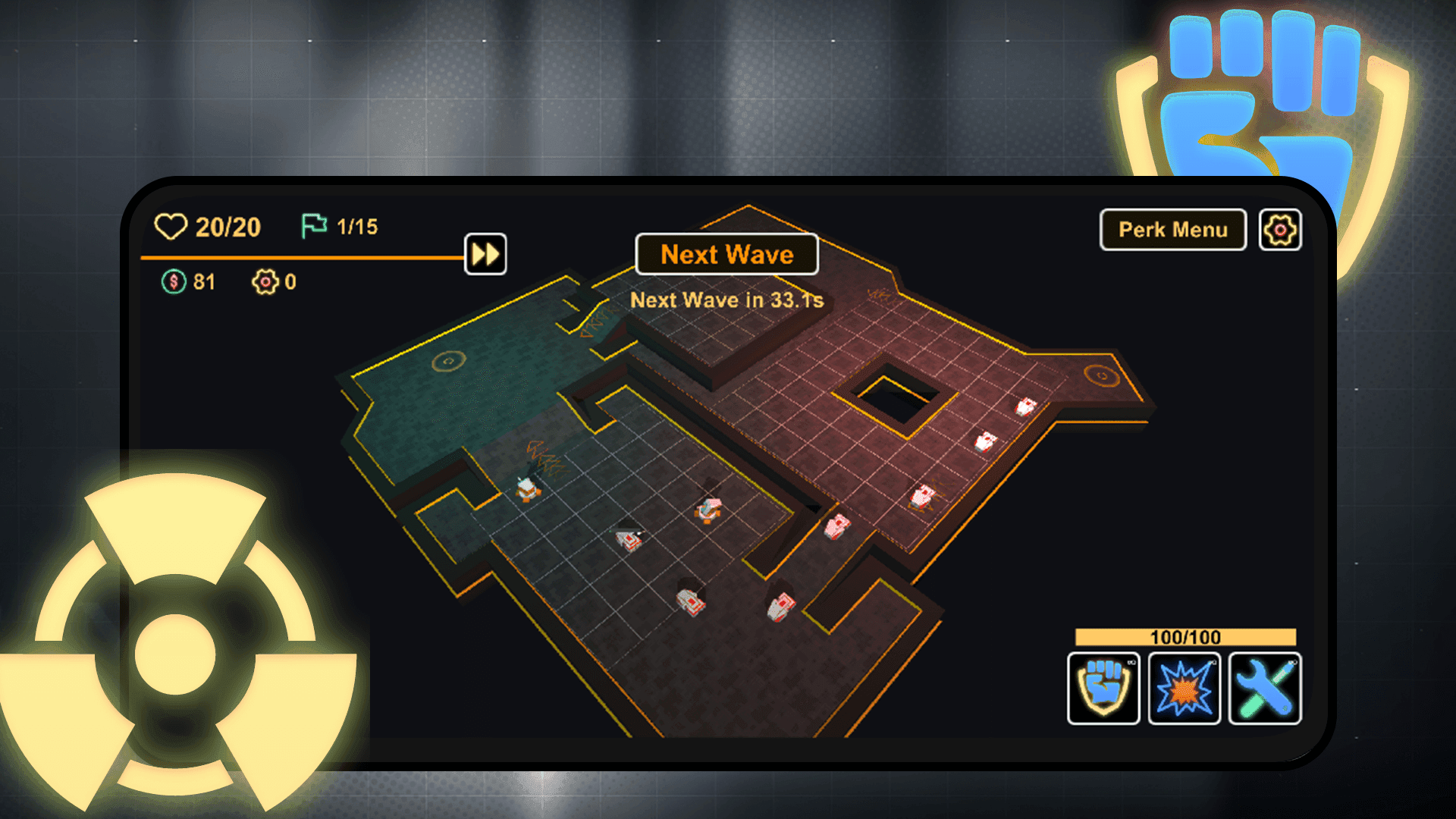1456x819 pixels.
Task: Start the next wave early
Action: (x=726, y=254)
